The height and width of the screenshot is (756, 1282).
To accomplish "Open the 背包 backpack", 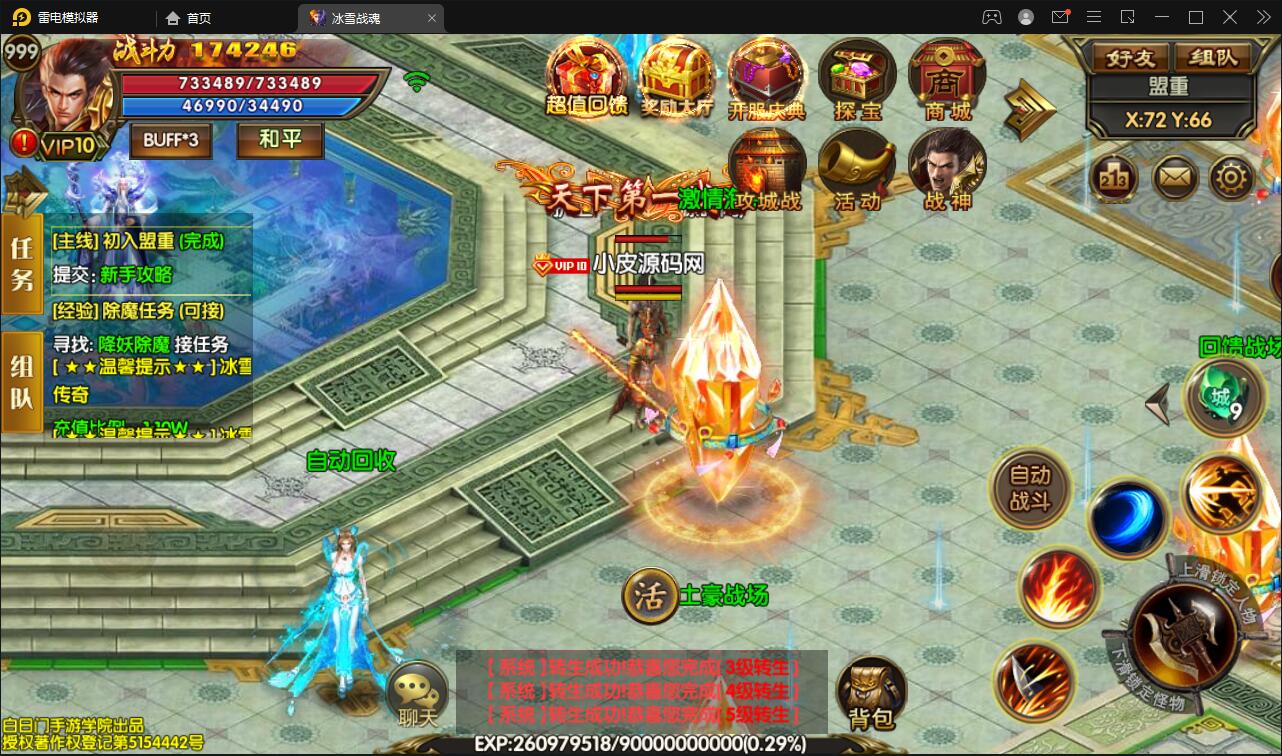I will pyautogui.click(x=872, y=690).
